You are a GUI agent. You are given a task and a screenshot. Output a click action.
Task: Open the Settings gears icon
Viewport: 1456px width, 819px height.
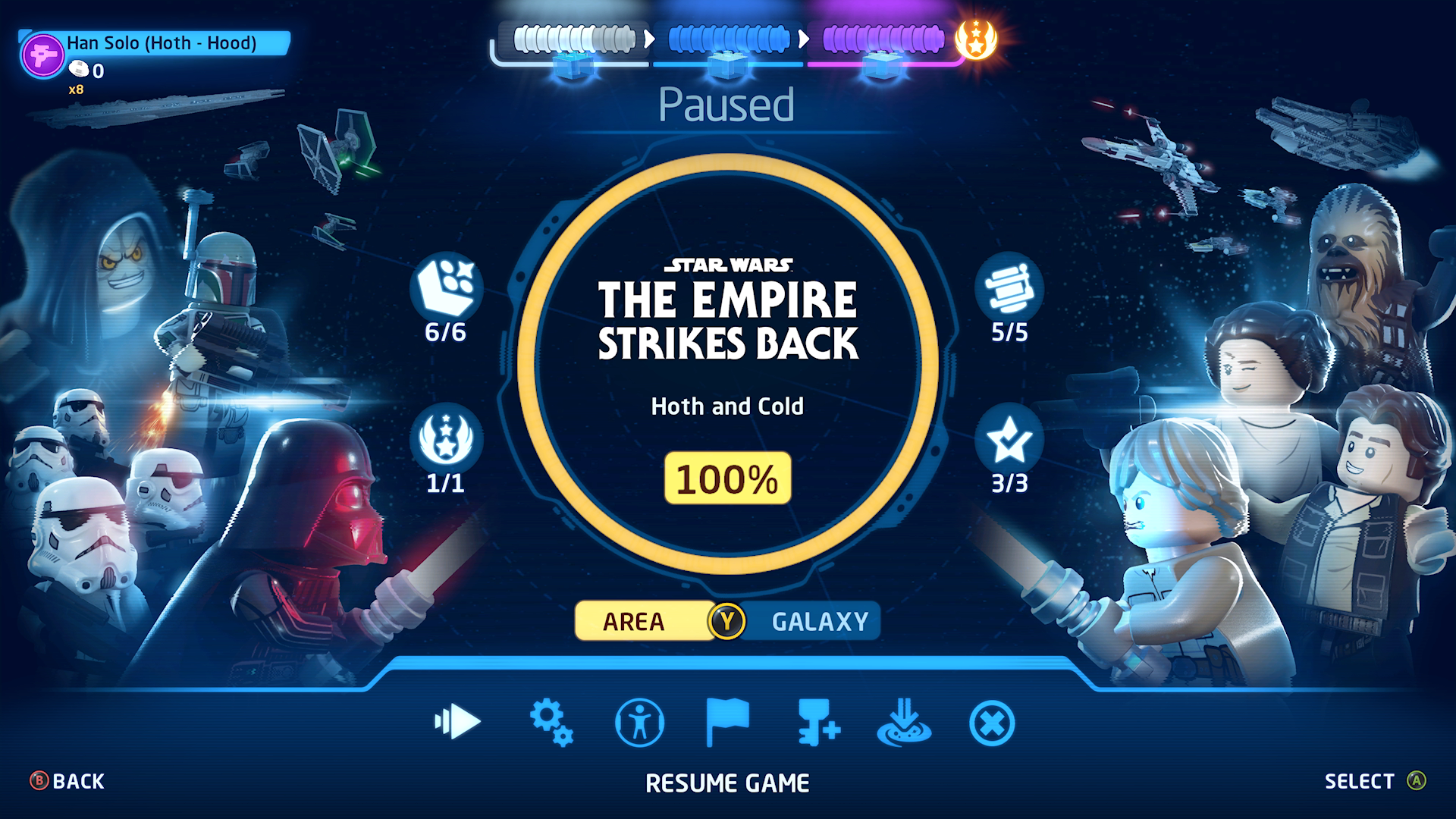552,723
